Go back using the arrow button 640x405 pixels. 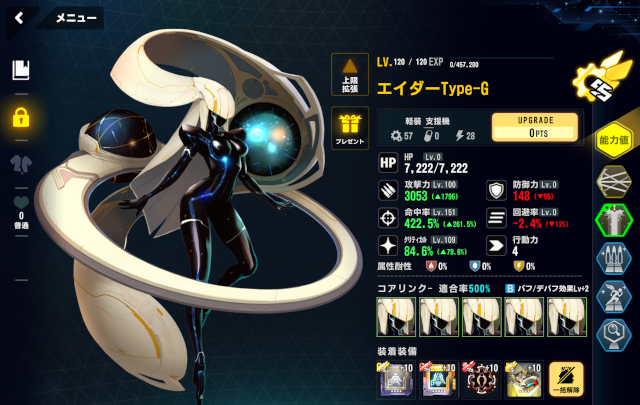click(x=19, y=17)
